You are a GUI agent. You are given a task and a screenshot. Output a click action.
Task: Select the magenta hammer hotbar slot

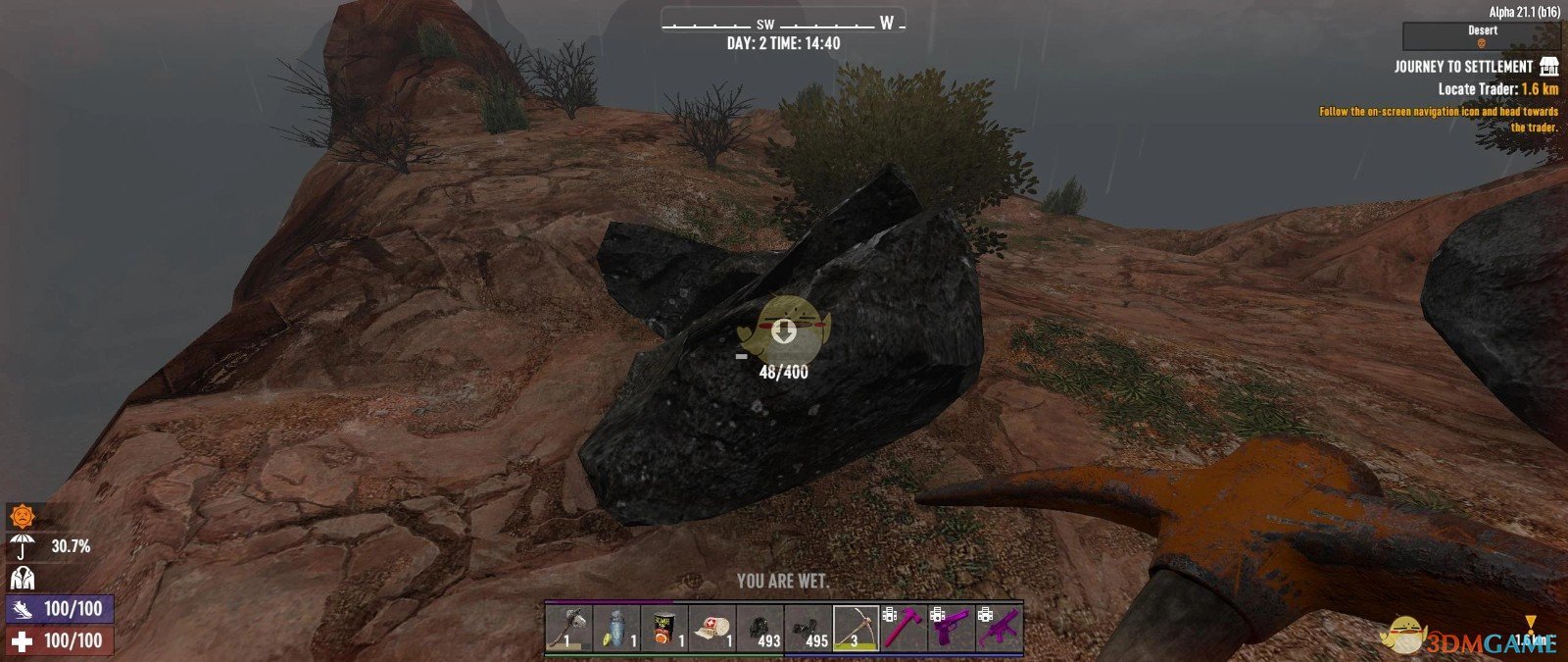point(905,628)
